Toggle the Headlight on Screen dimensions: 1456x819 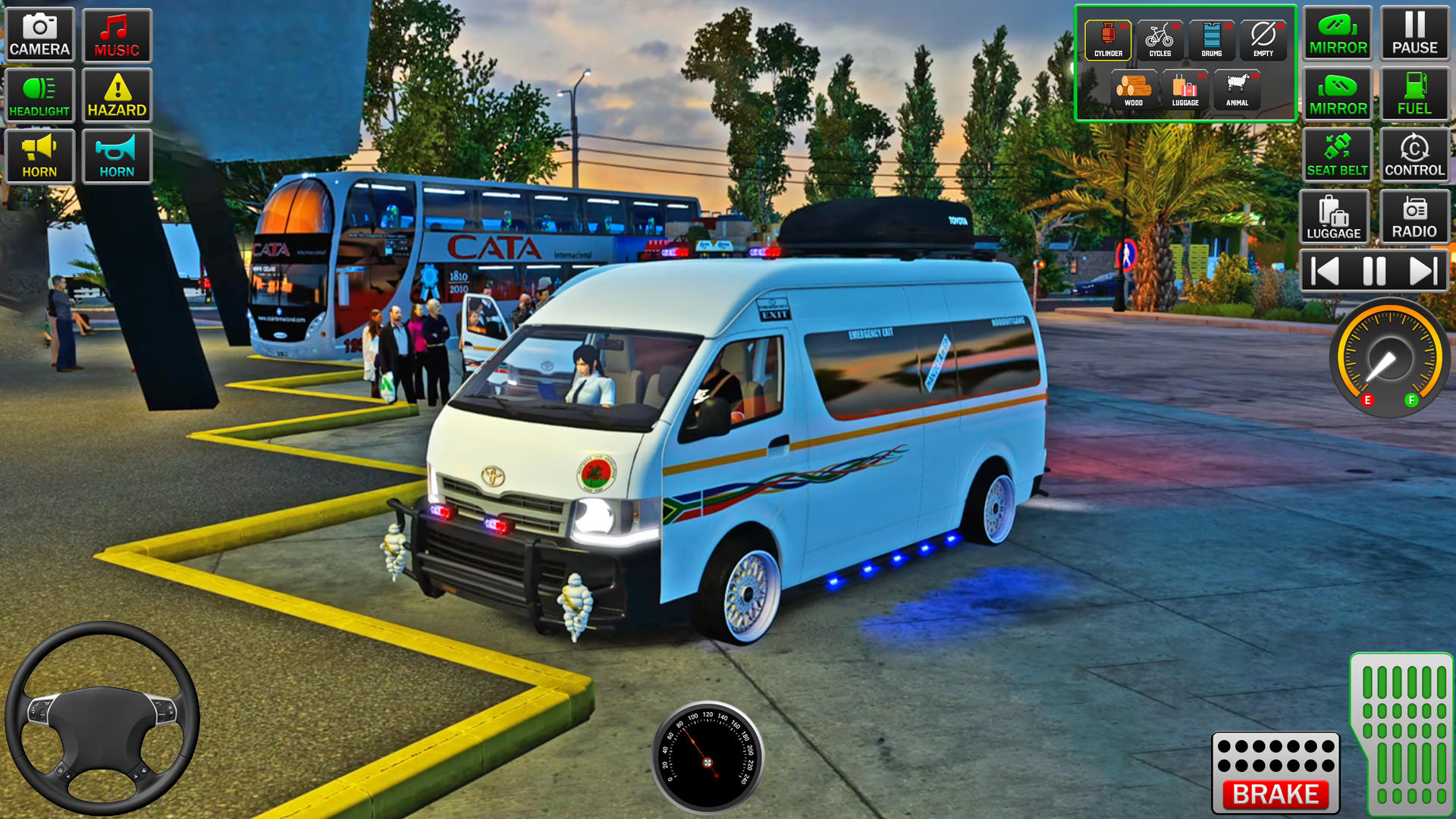39,95
